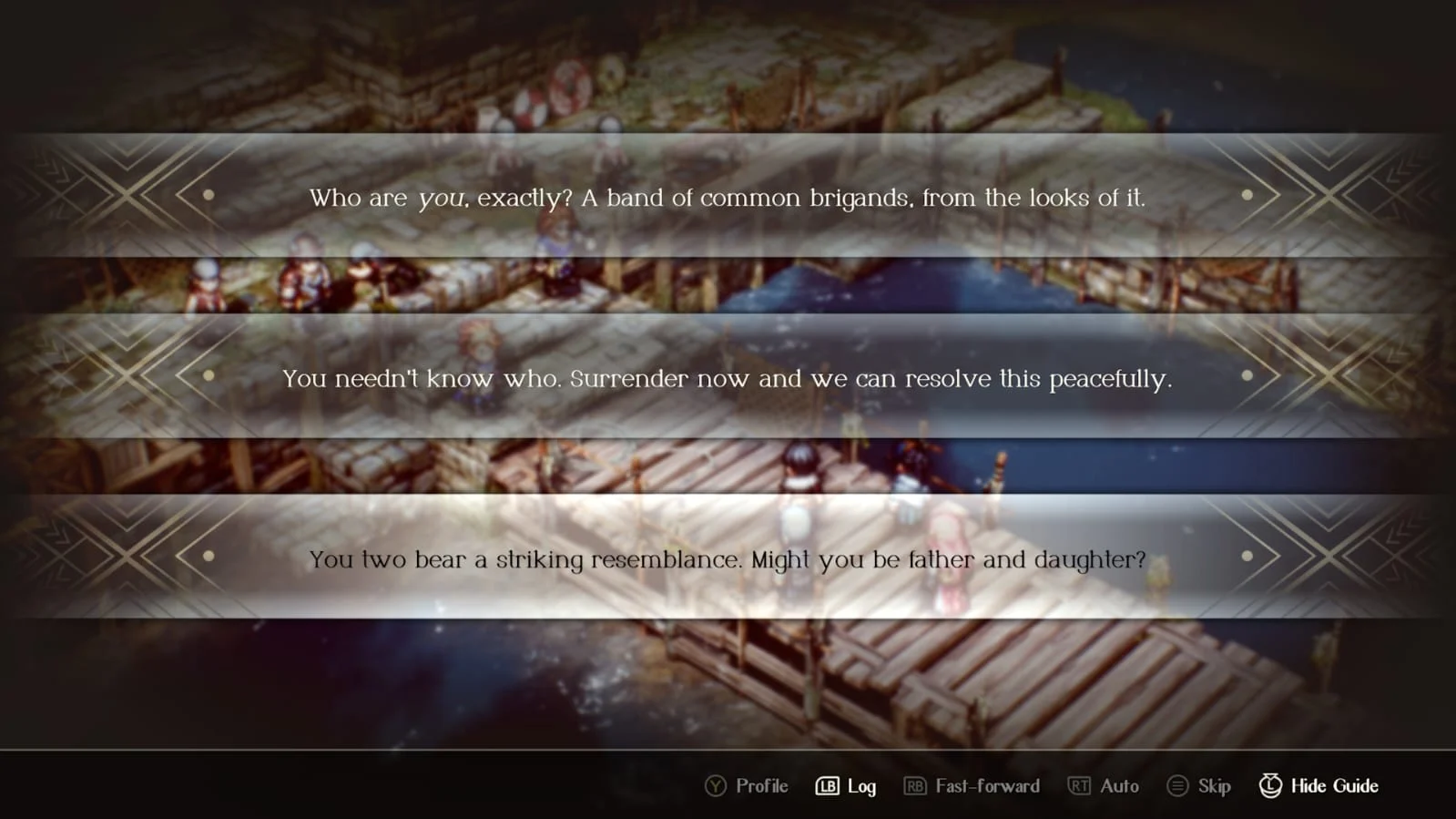The width and height of the screenshot is (1456, 819).
Task: Skip the current cutscene
Action: [x=1199, y=785]
